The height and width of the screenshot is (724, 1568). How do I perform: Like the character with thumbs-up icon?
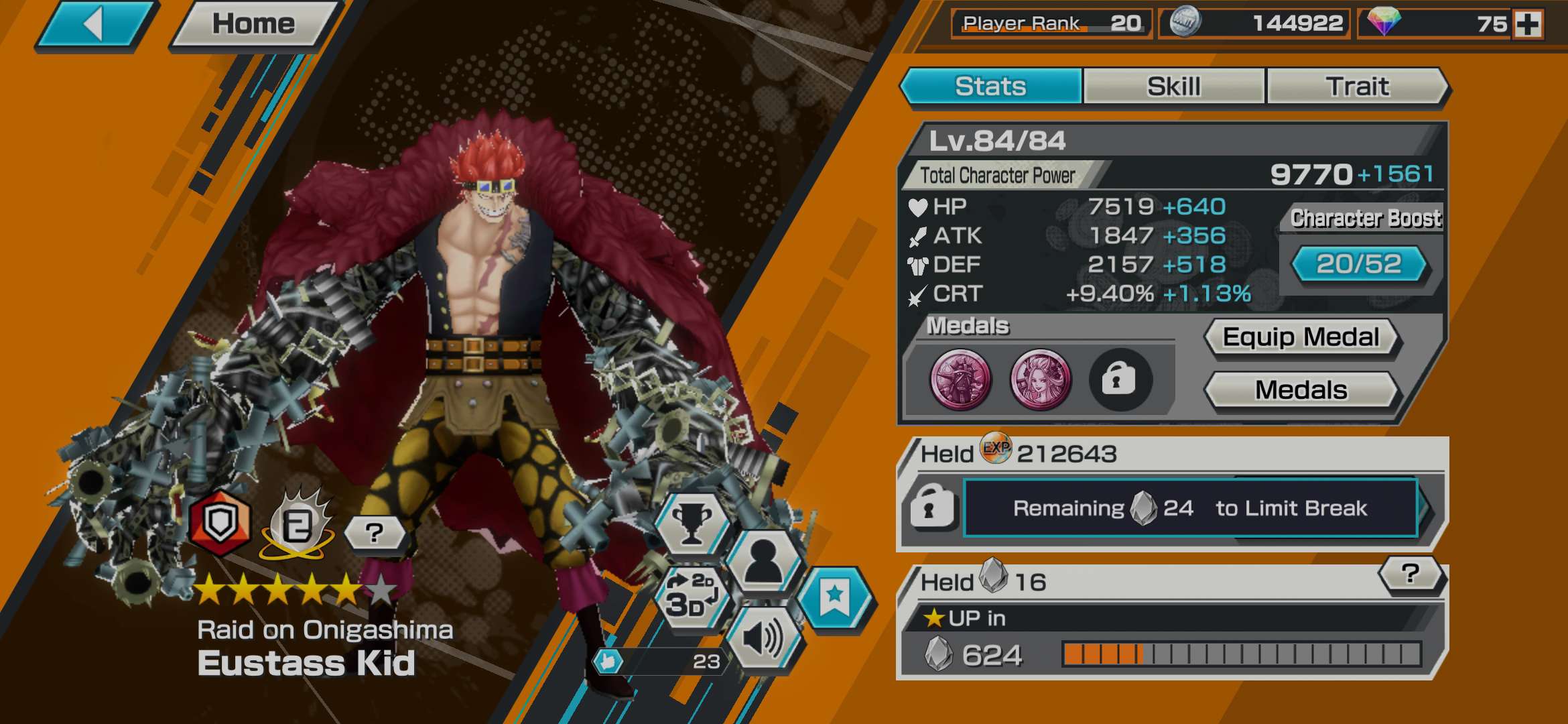[608, 662]
